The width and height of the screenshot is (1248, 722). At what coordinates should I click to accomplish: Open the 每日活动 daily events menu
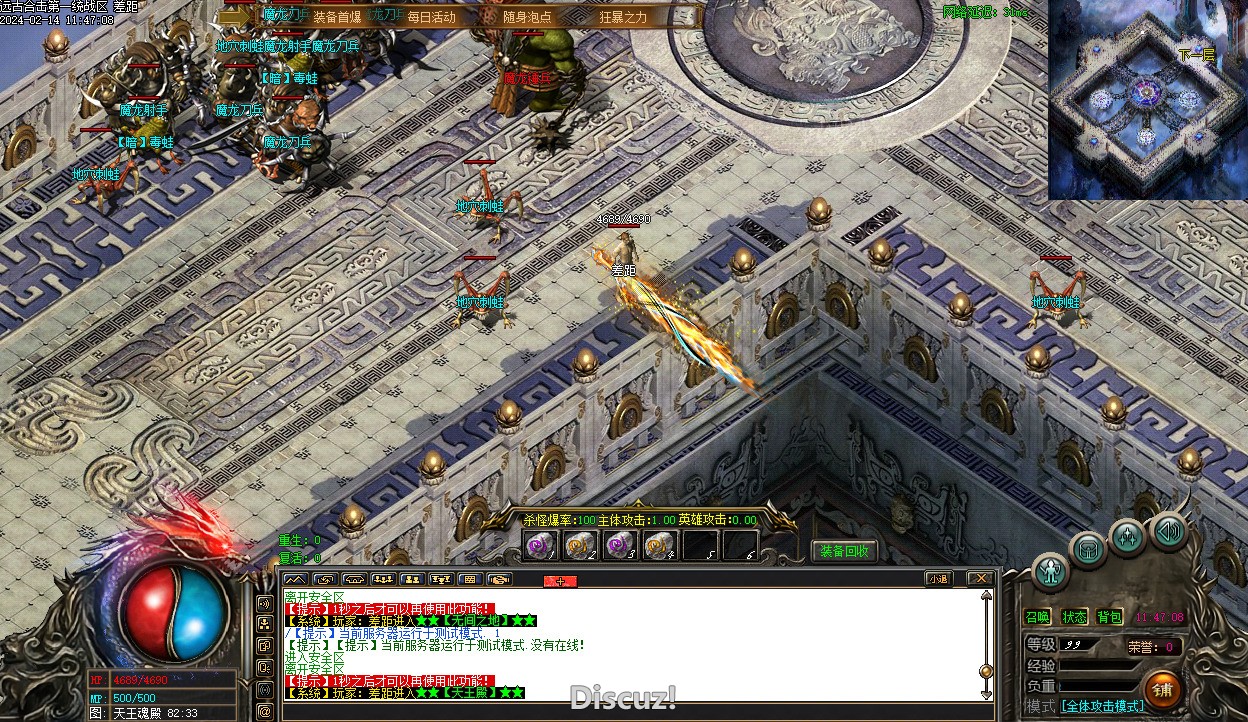[431, 16]
